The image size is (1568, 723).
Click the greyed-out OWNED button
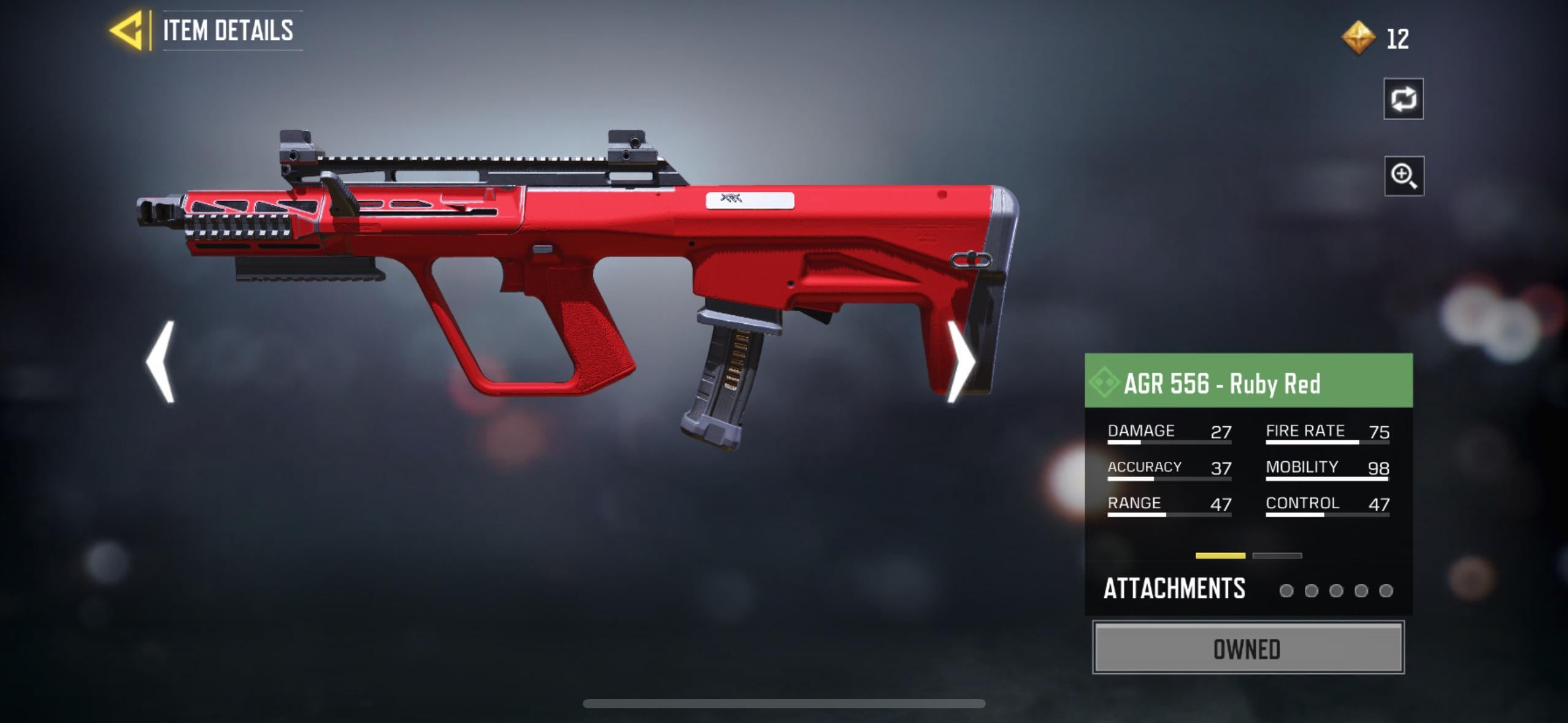point(1248,648)
